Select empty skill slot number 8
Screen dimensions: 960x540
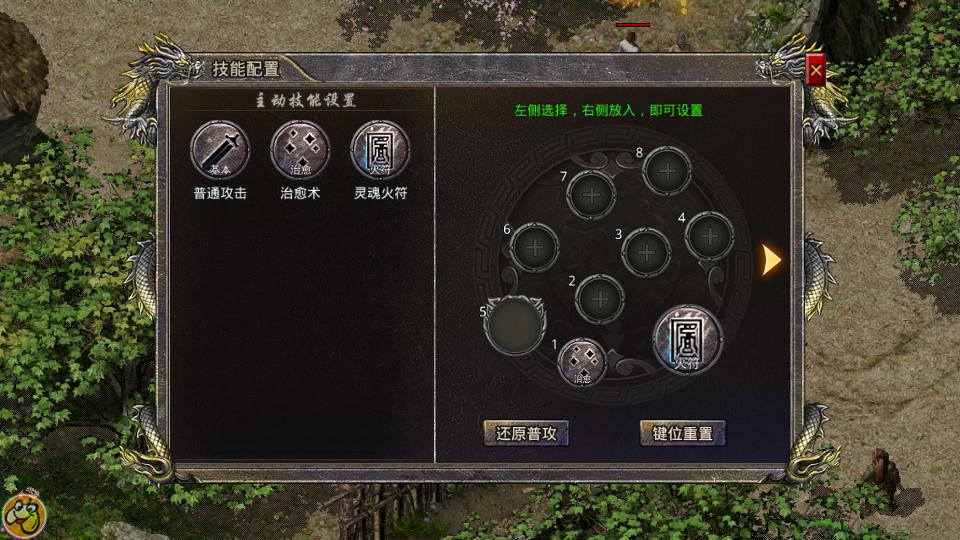tap(667, 171)
